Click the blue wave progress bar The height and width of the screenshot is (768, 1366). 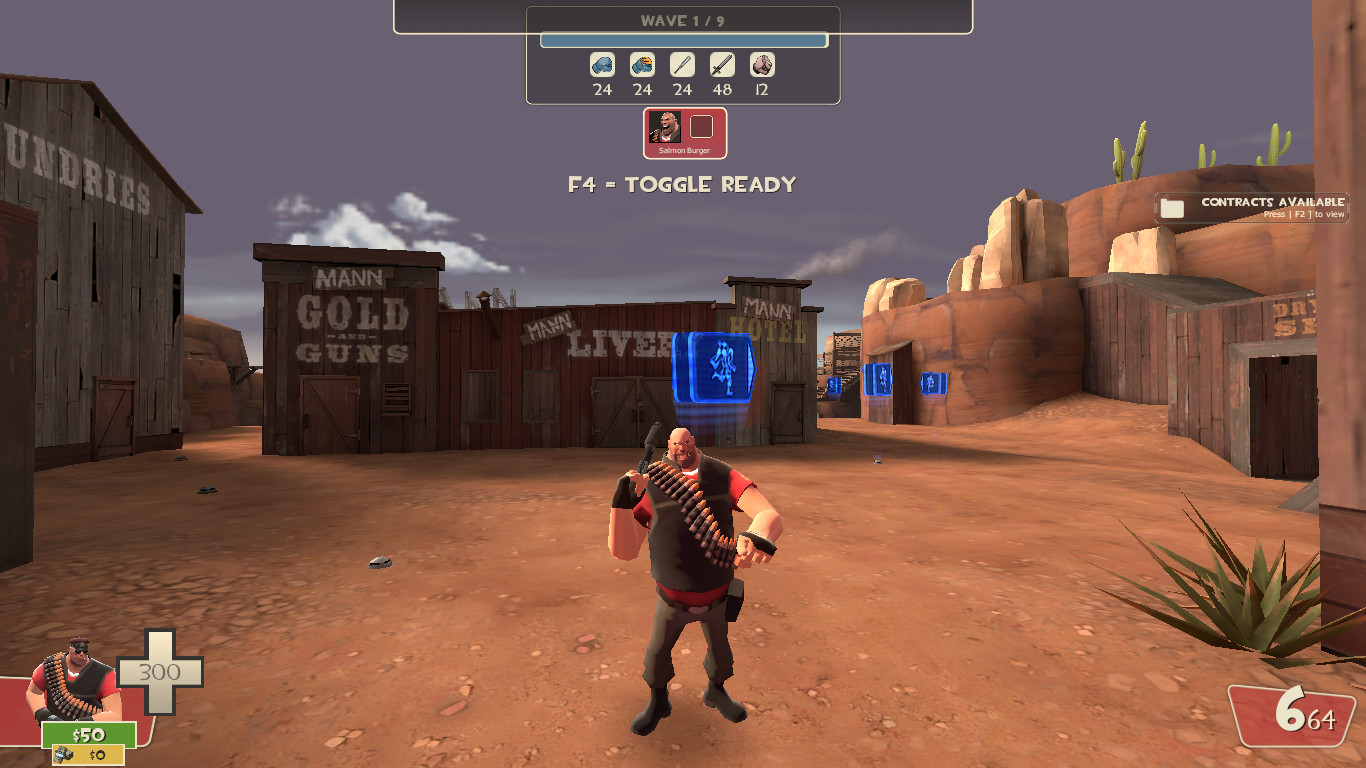point(683,40)
